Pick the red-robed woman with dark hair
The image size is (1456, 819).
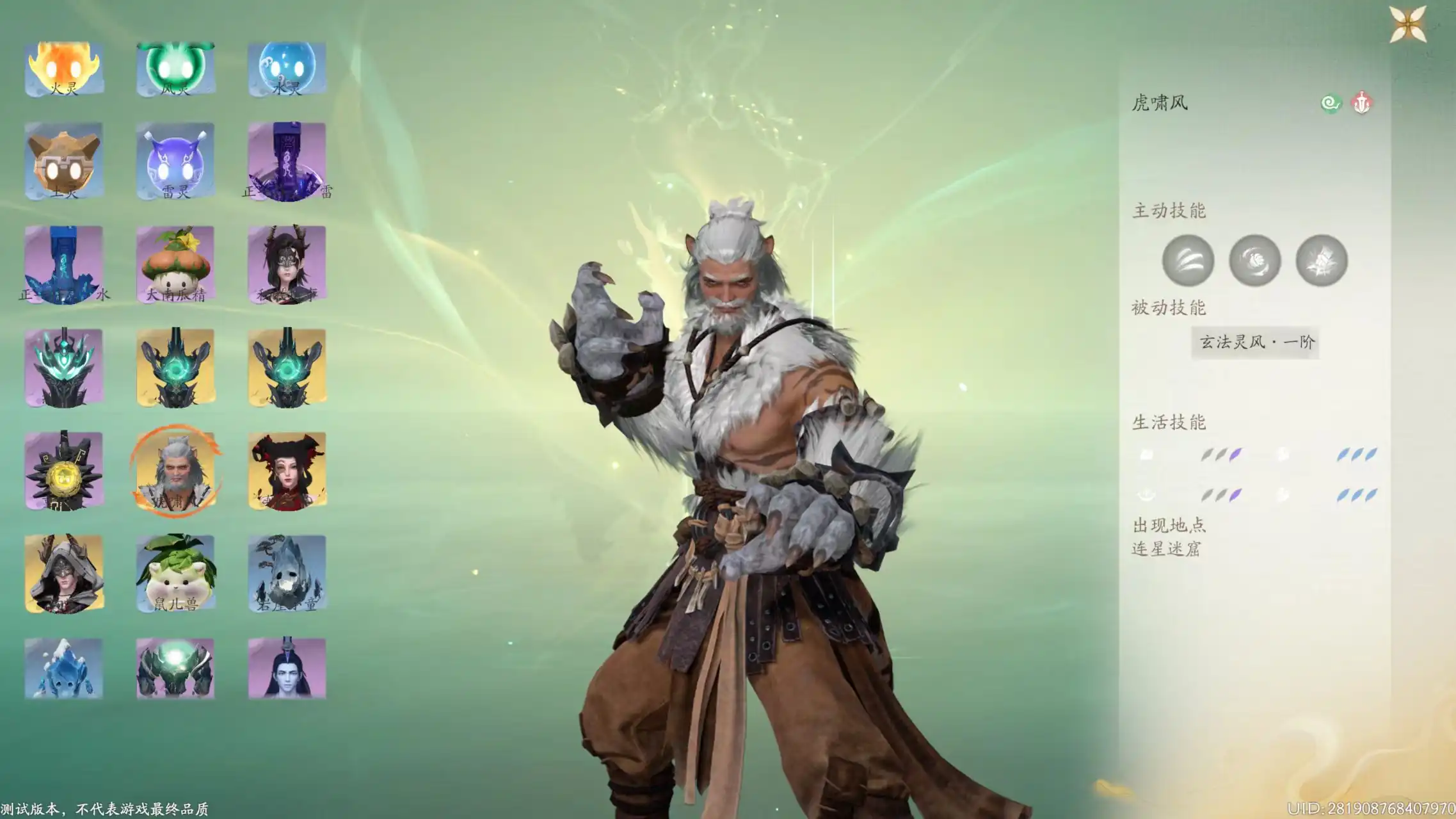click(x=287, y=471)
